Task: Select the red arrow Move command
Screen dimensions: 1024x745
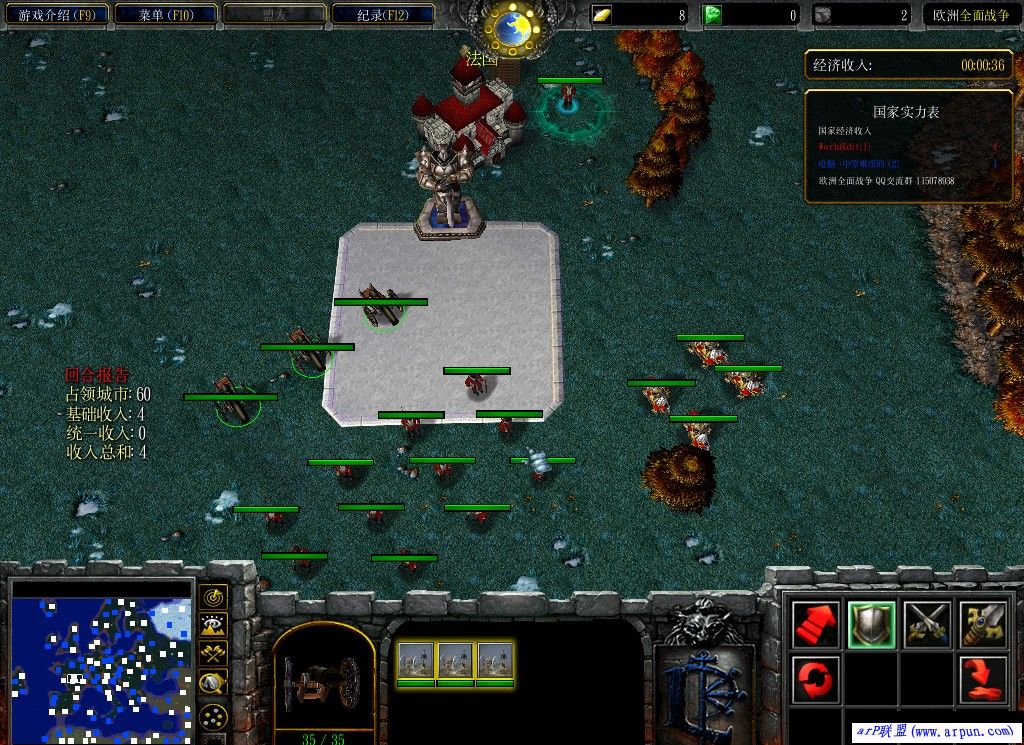Action: pos(815,624)
